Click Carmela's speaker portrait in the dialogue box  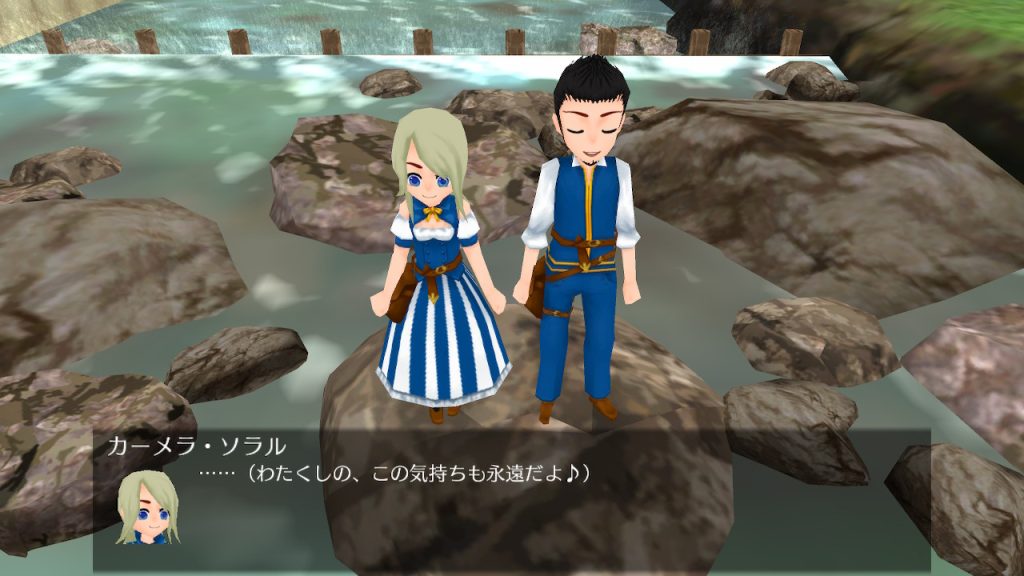coord(147,507)
